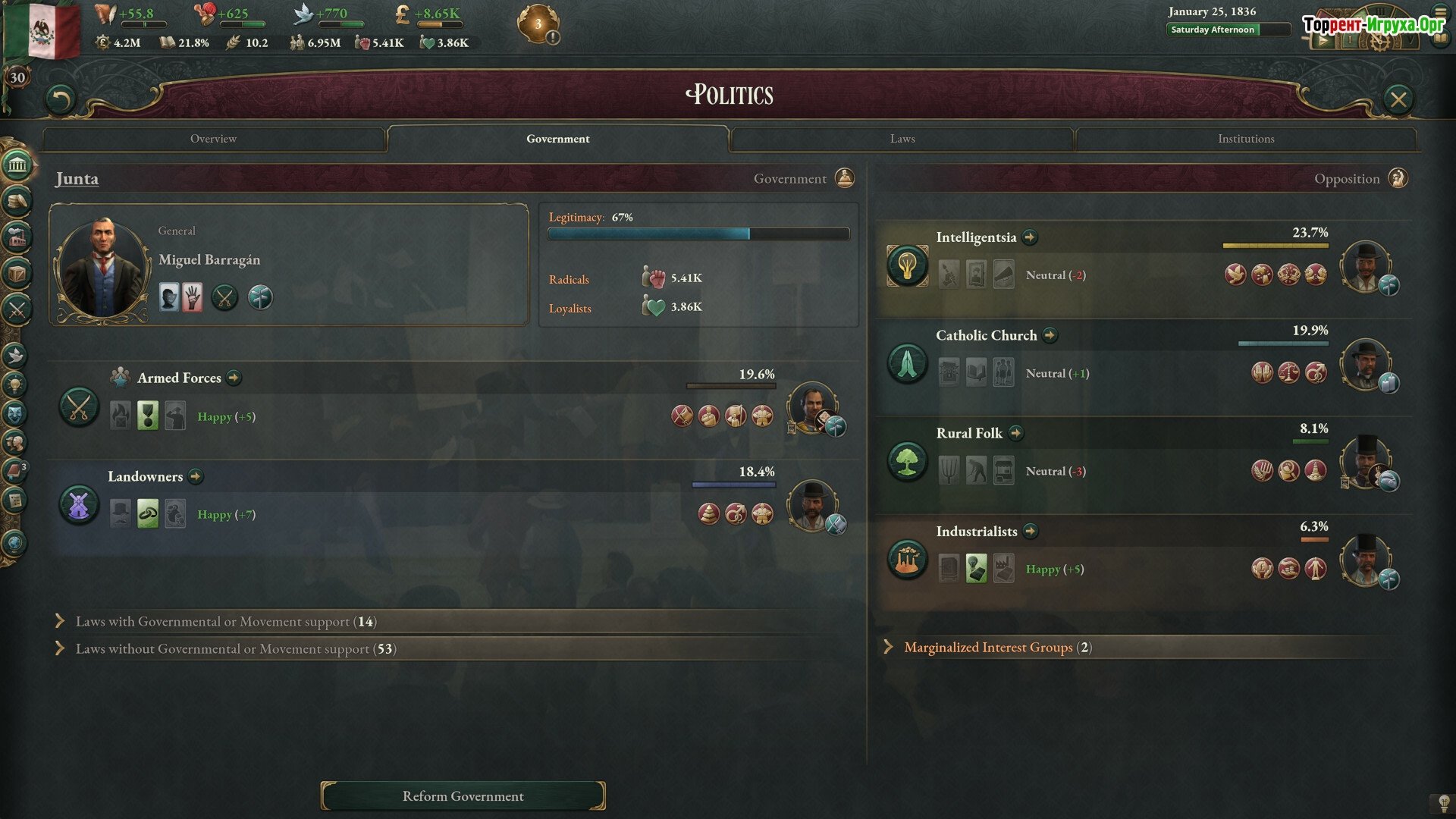Click the Mexico flag in top corner
1456x819 pixels.
42,30
